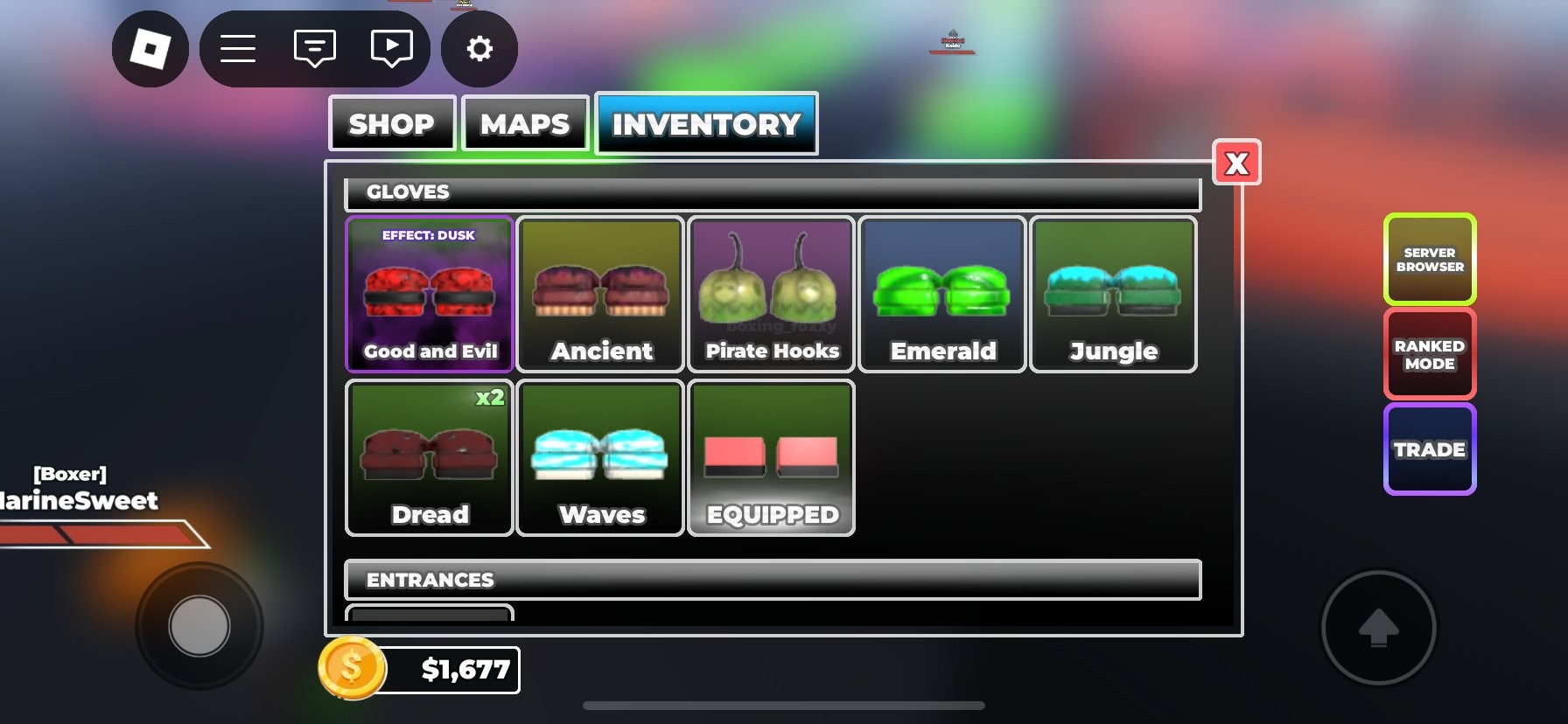The height and width of the screenshot is (724, 1568).
Task: Click the movement joystick
Action: click(199, 624)
